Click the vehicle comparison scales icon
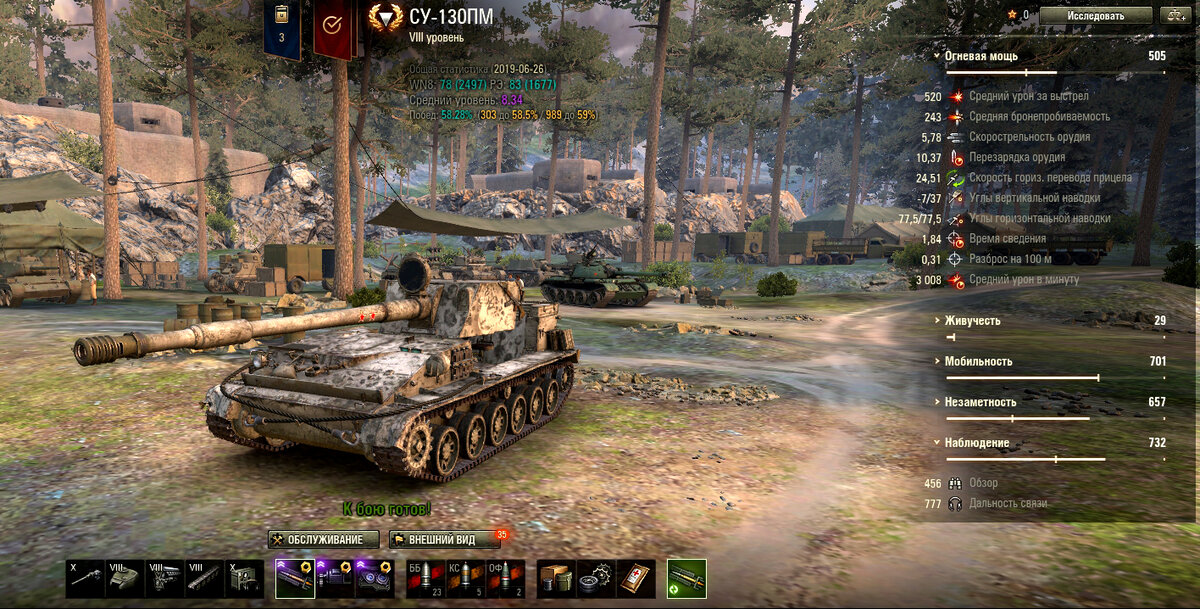The height and width of the screenshot is (609, 1200). point(1173,16)
